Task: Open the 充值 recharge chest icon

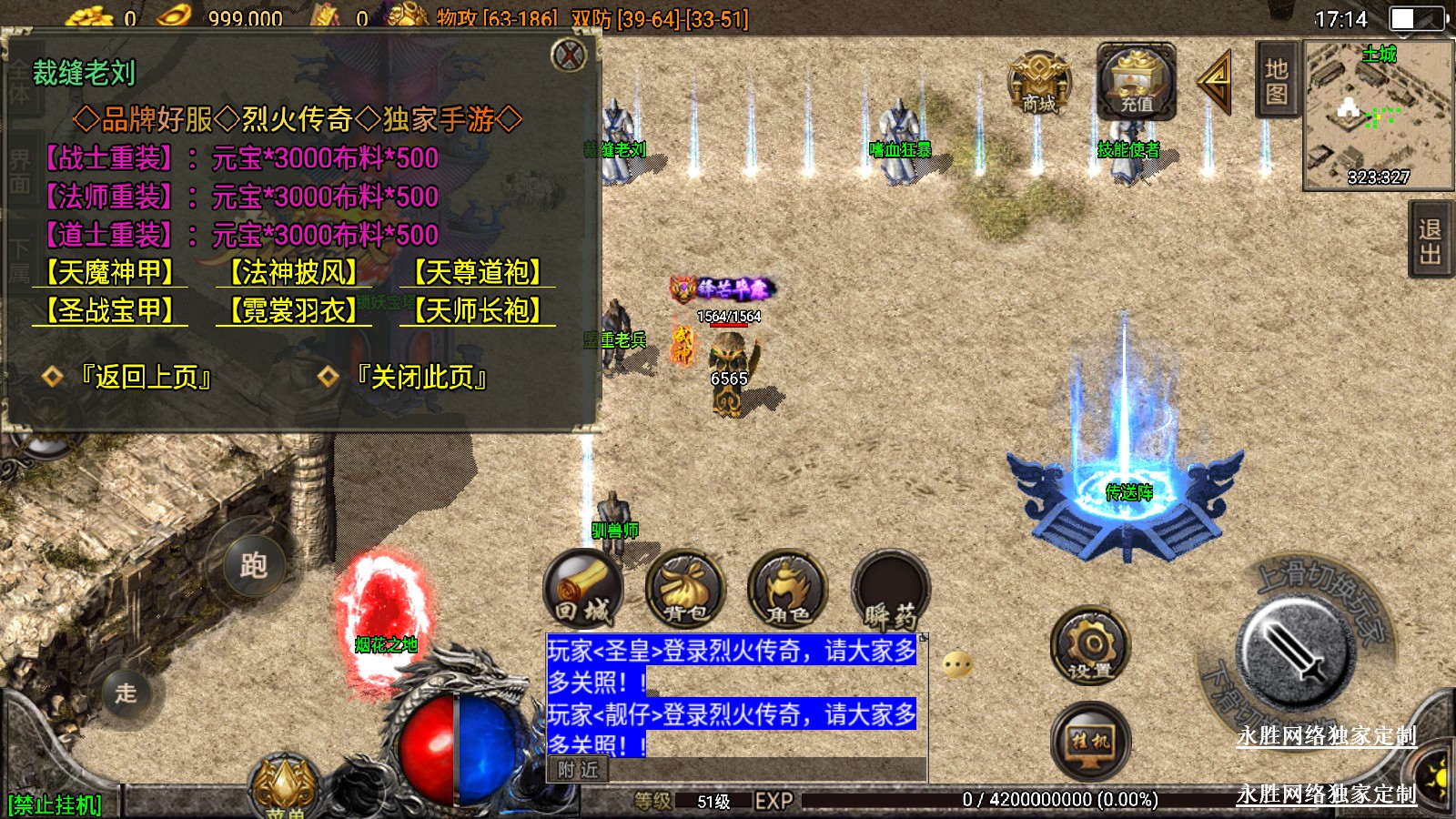Action: pos(1136,82)
